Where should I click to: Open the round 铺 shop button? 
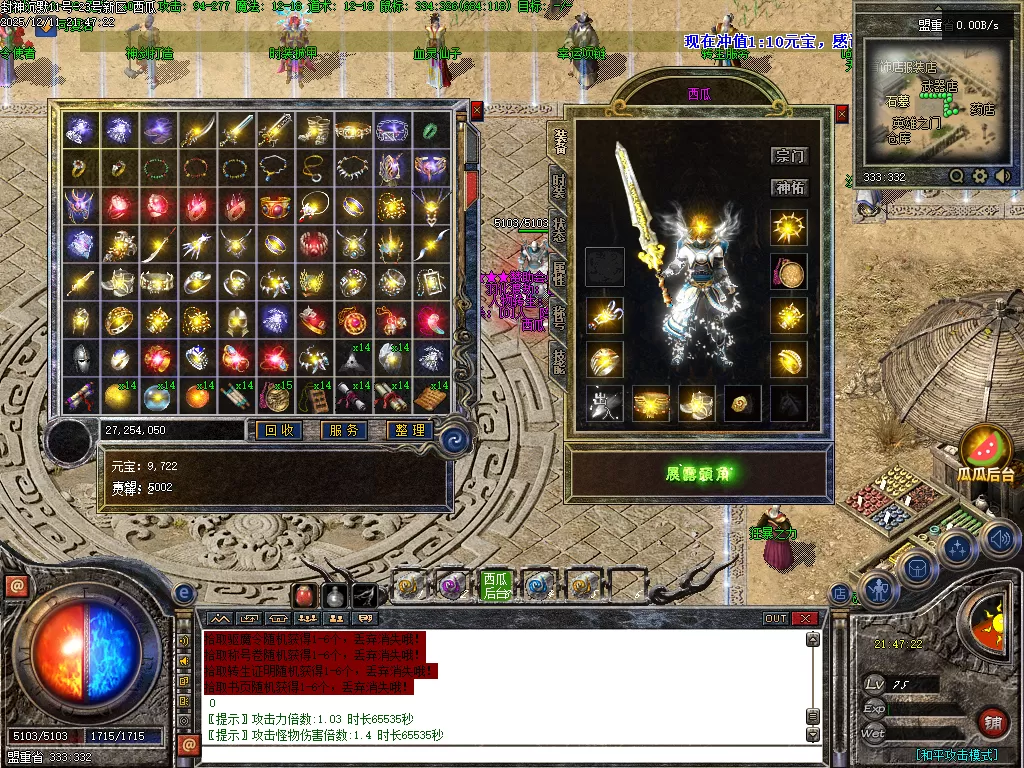pyautogui.click(x=992, y=722)
